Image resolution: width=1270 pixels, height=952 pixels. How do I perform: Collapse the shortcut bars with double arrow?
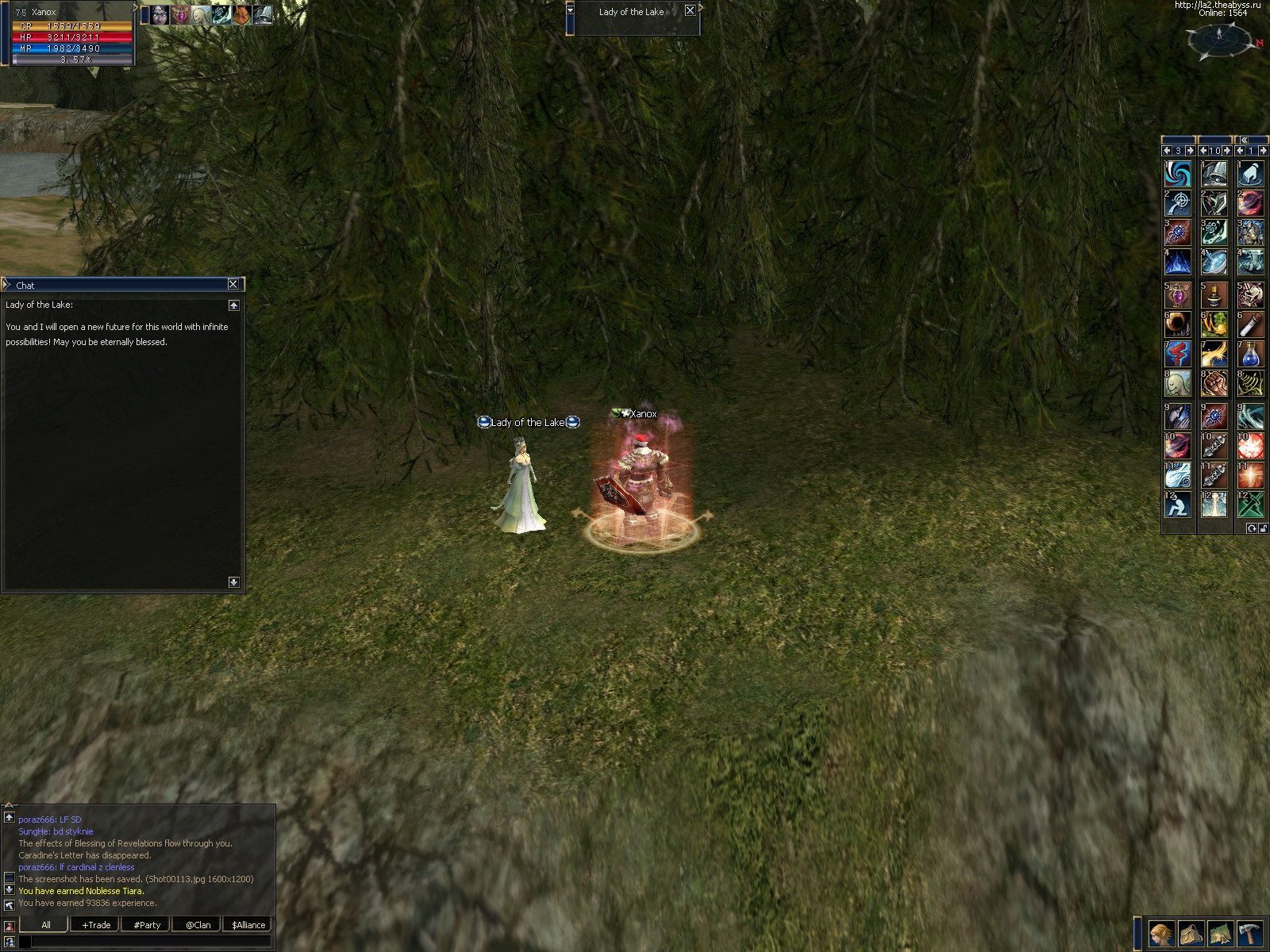click(1244, 140)
